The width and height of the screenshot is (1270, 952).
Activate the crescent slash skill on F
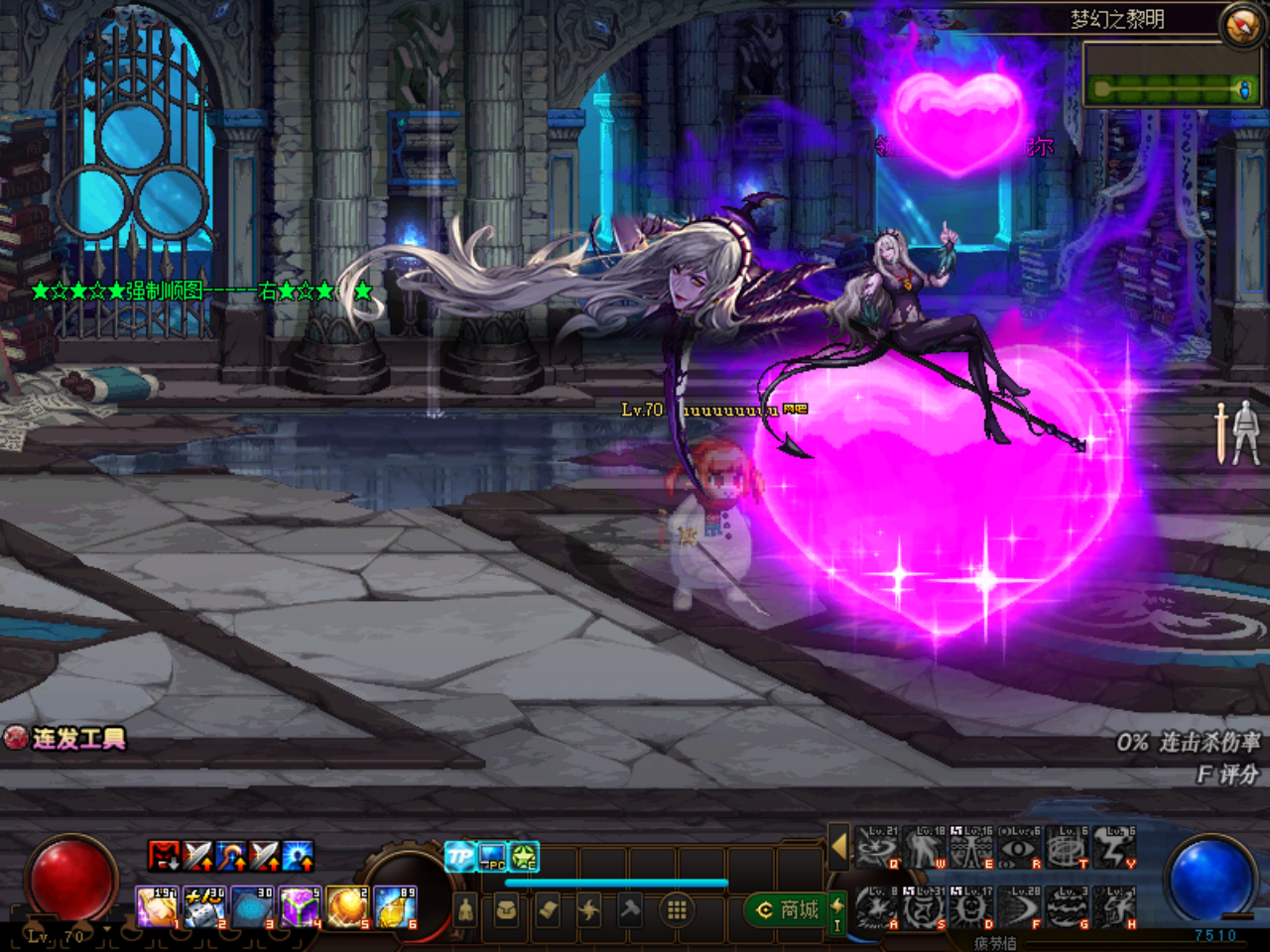click(x=1020, y=907)
